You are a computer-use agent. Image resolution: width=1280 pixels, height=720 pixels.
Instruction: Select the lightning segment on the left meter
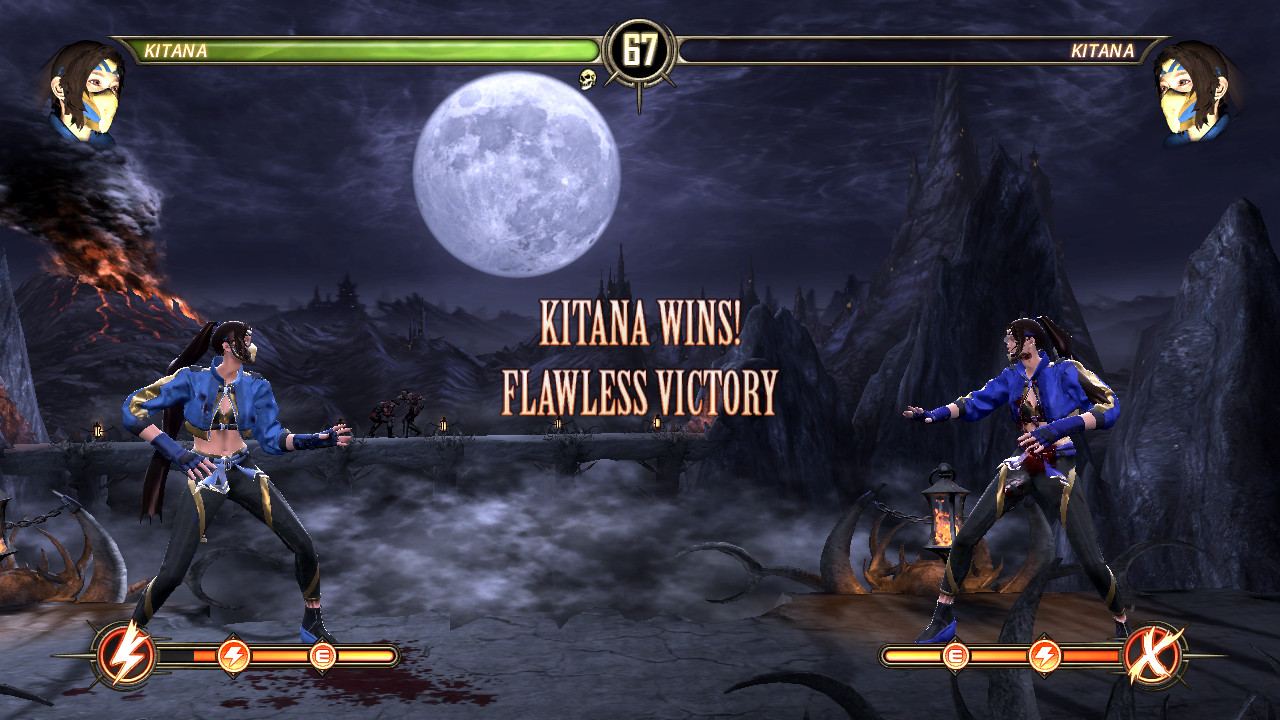[x=233, y=655]
